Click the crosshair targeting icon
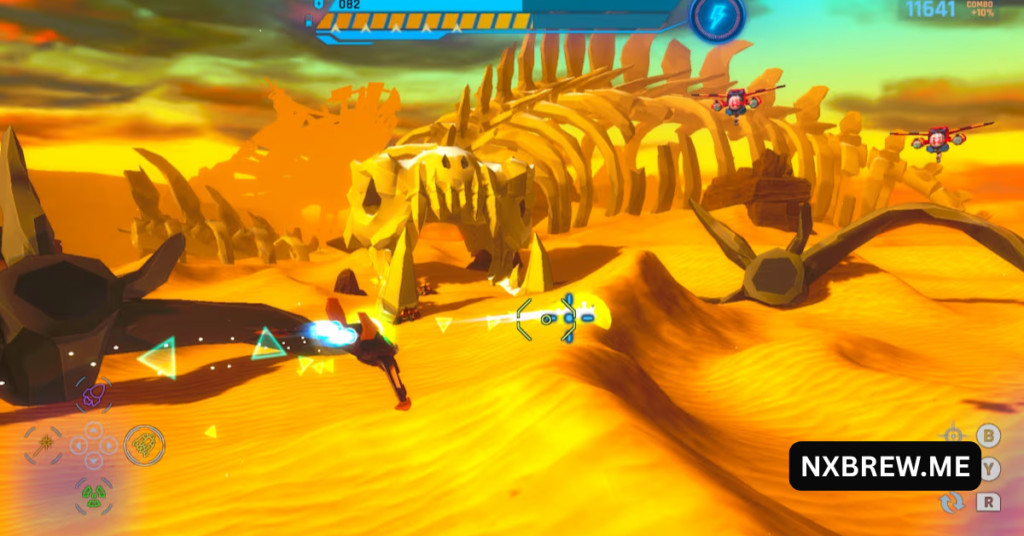The image size is (1024, 536). pos(953,435)
